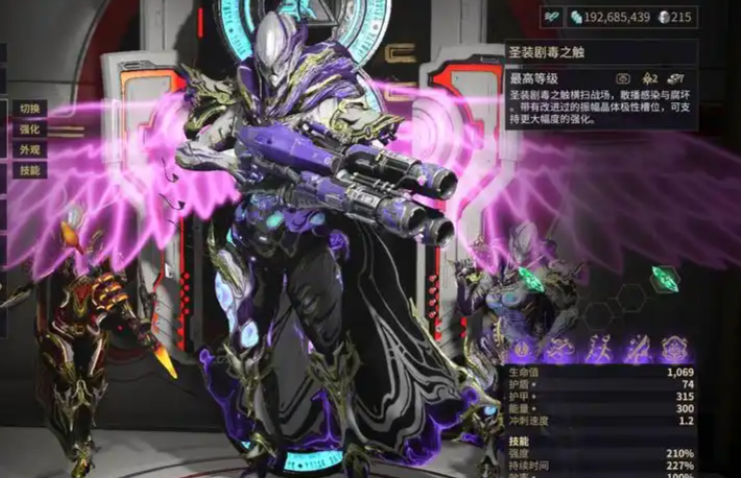
Task: Open the 强化 (upgrade) menu
Action: [x=29, y=129]
